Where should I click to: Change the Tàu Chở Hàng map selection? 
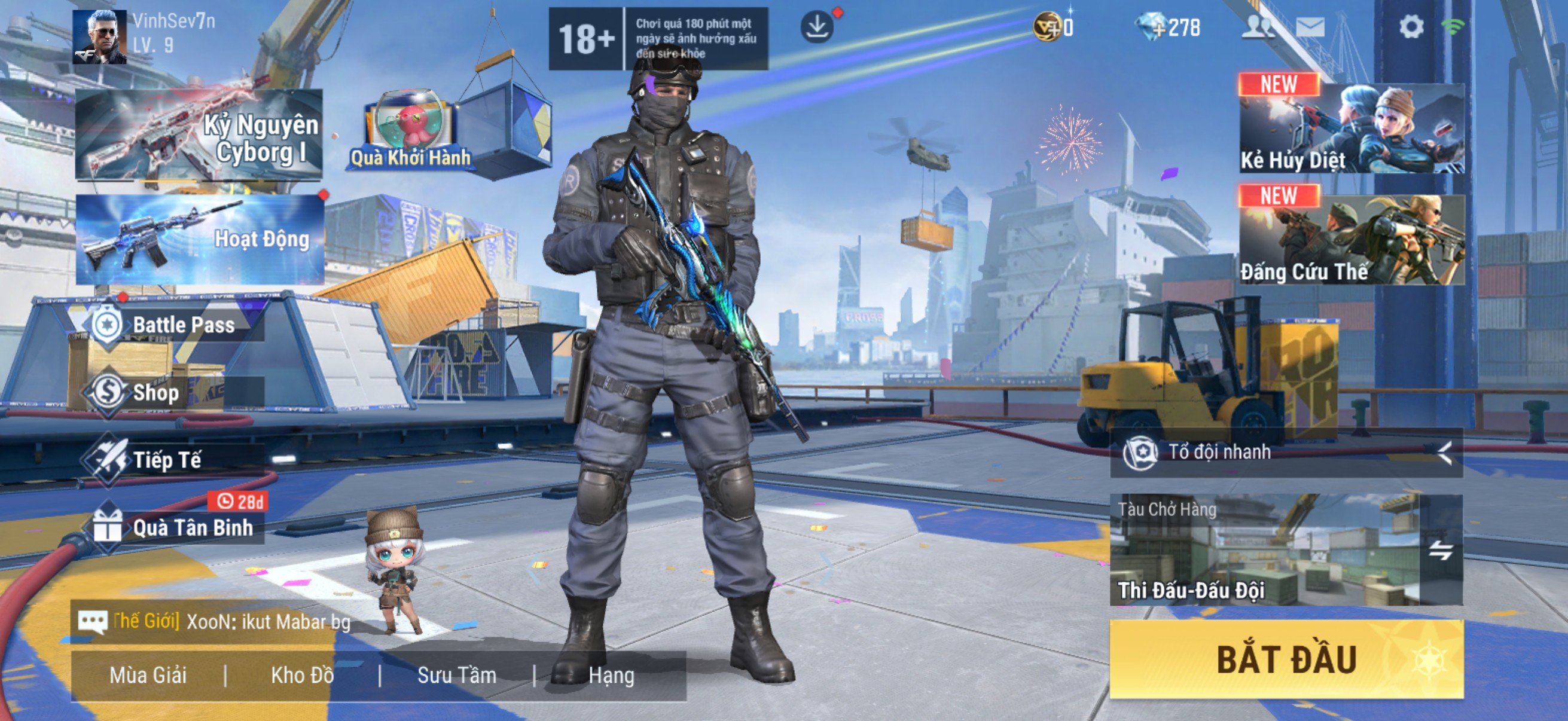click(1440, 550)
